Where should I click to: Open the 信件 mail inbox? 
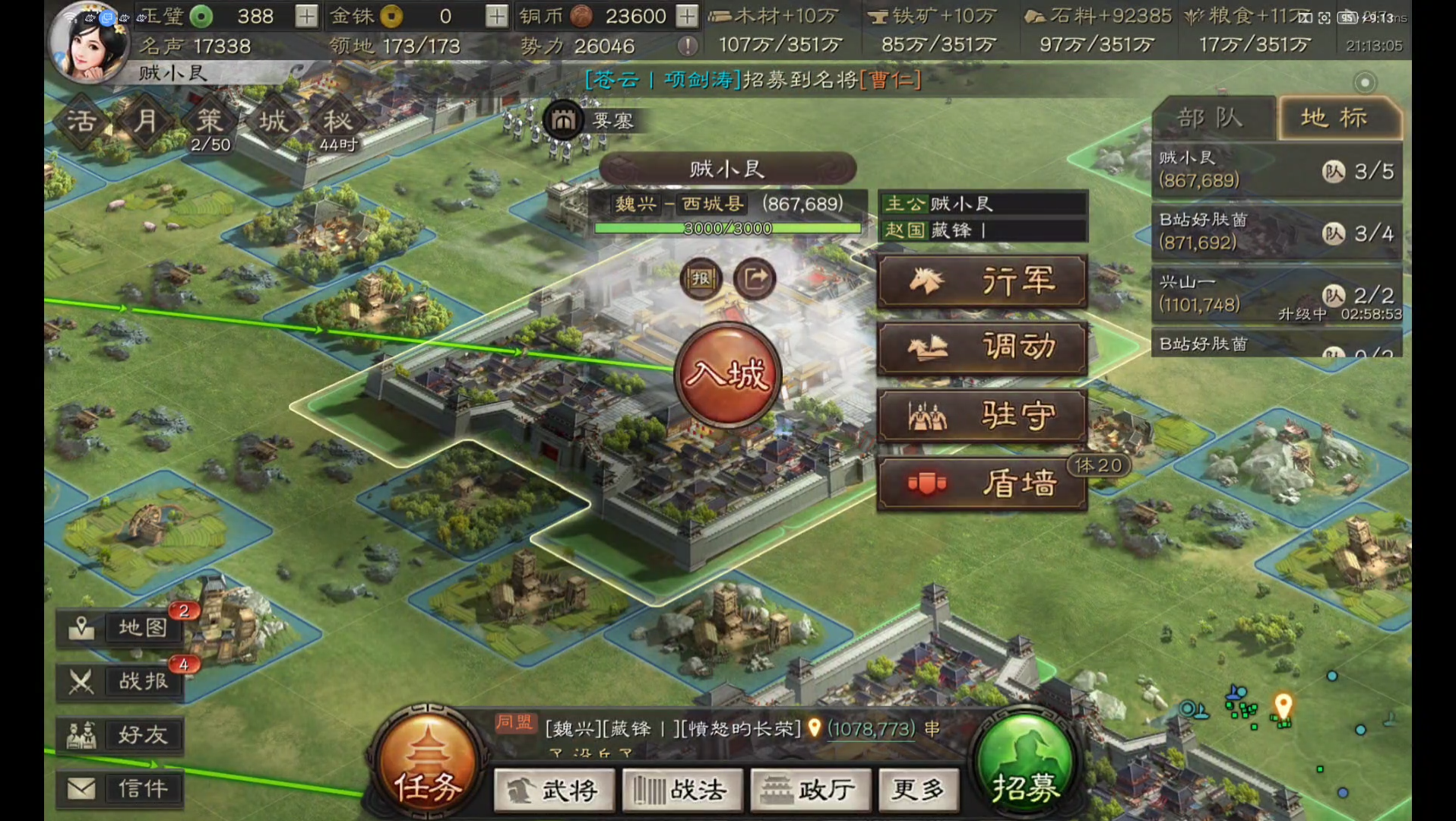click(122, 789)
